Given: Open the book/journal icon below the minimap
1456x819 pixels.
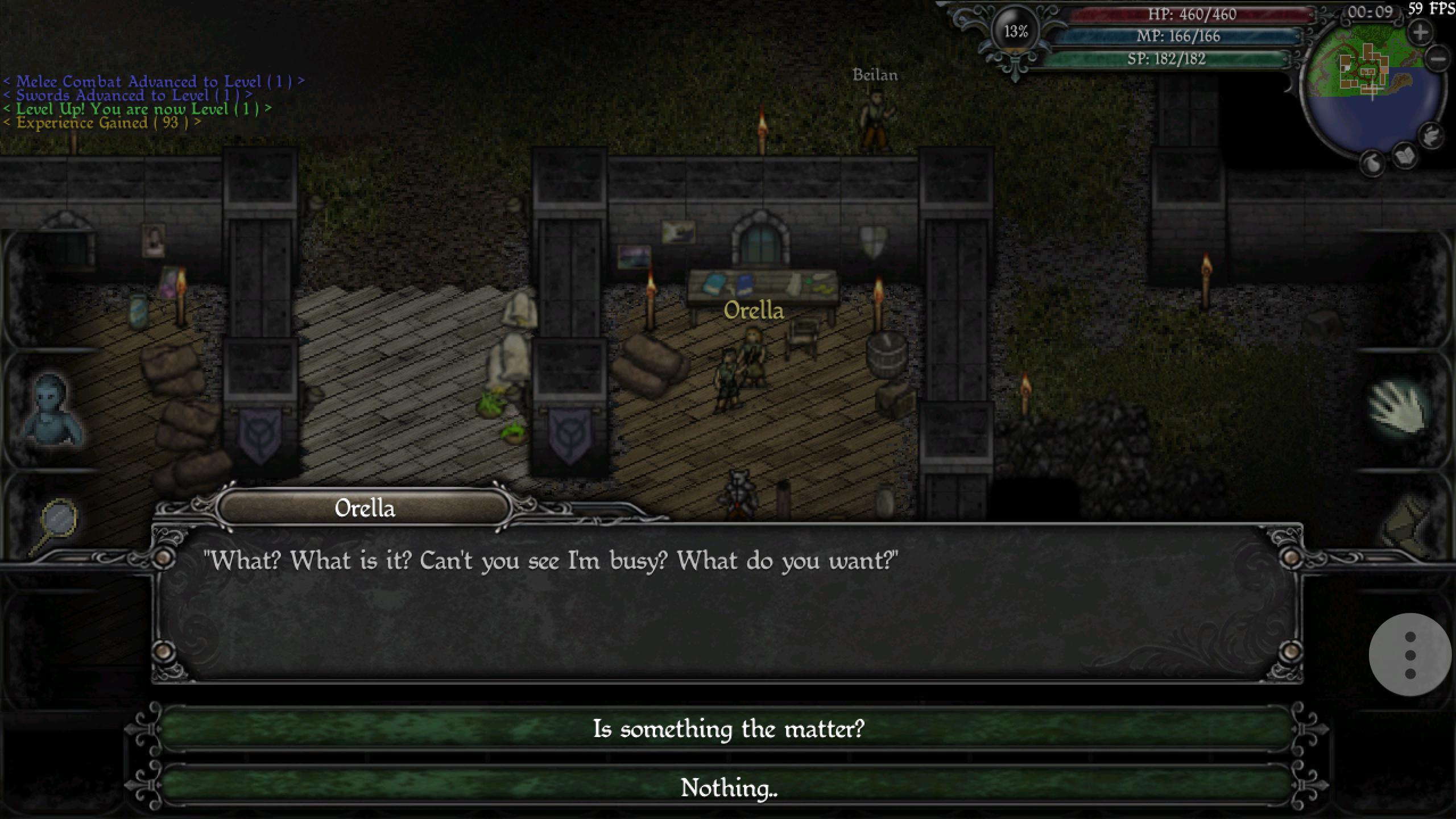Looking at the screenshot, I should (x=1404, y=155).
